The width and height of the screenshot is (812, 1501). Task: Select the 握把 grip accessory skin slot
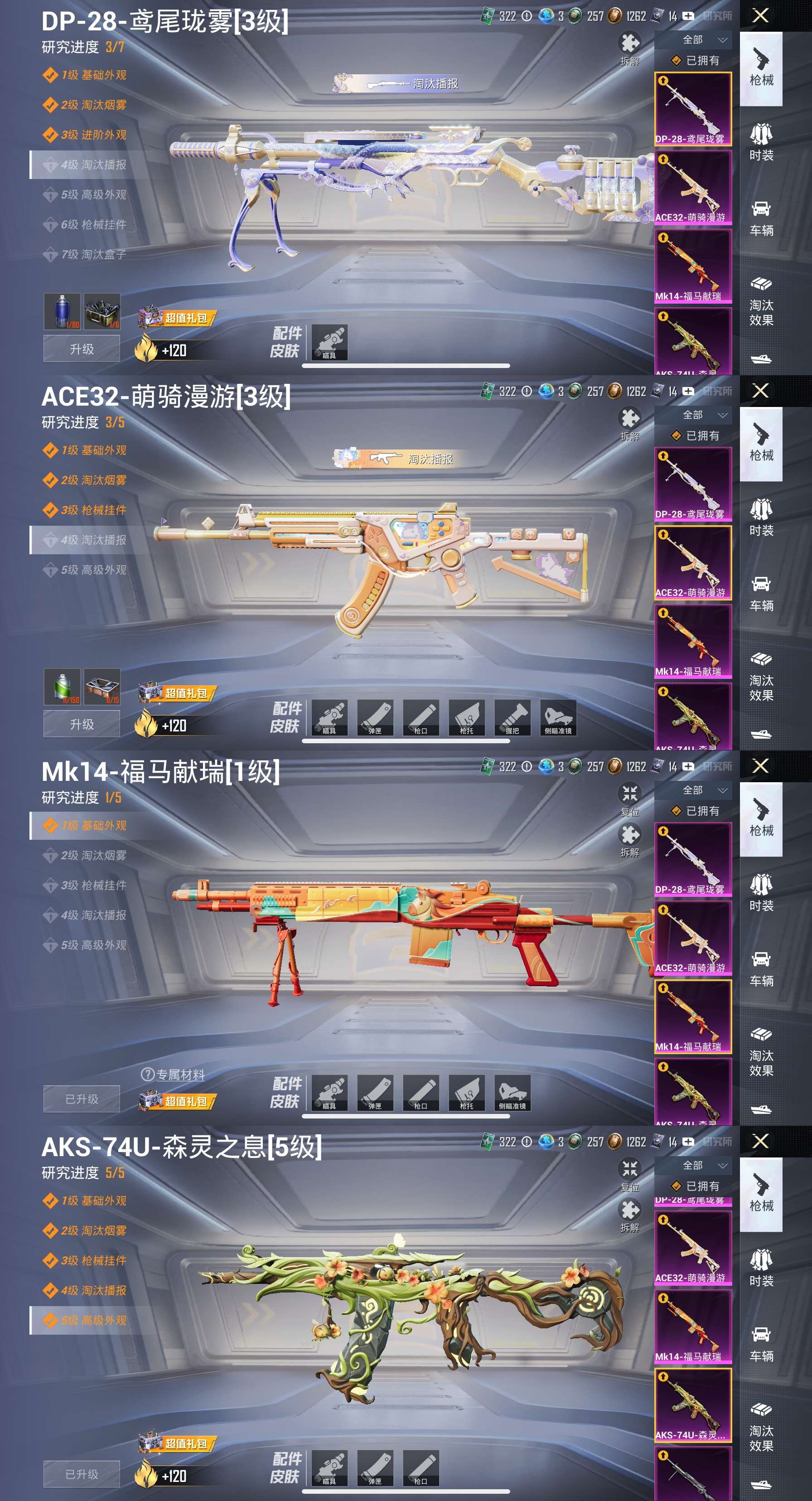point(512,717)
